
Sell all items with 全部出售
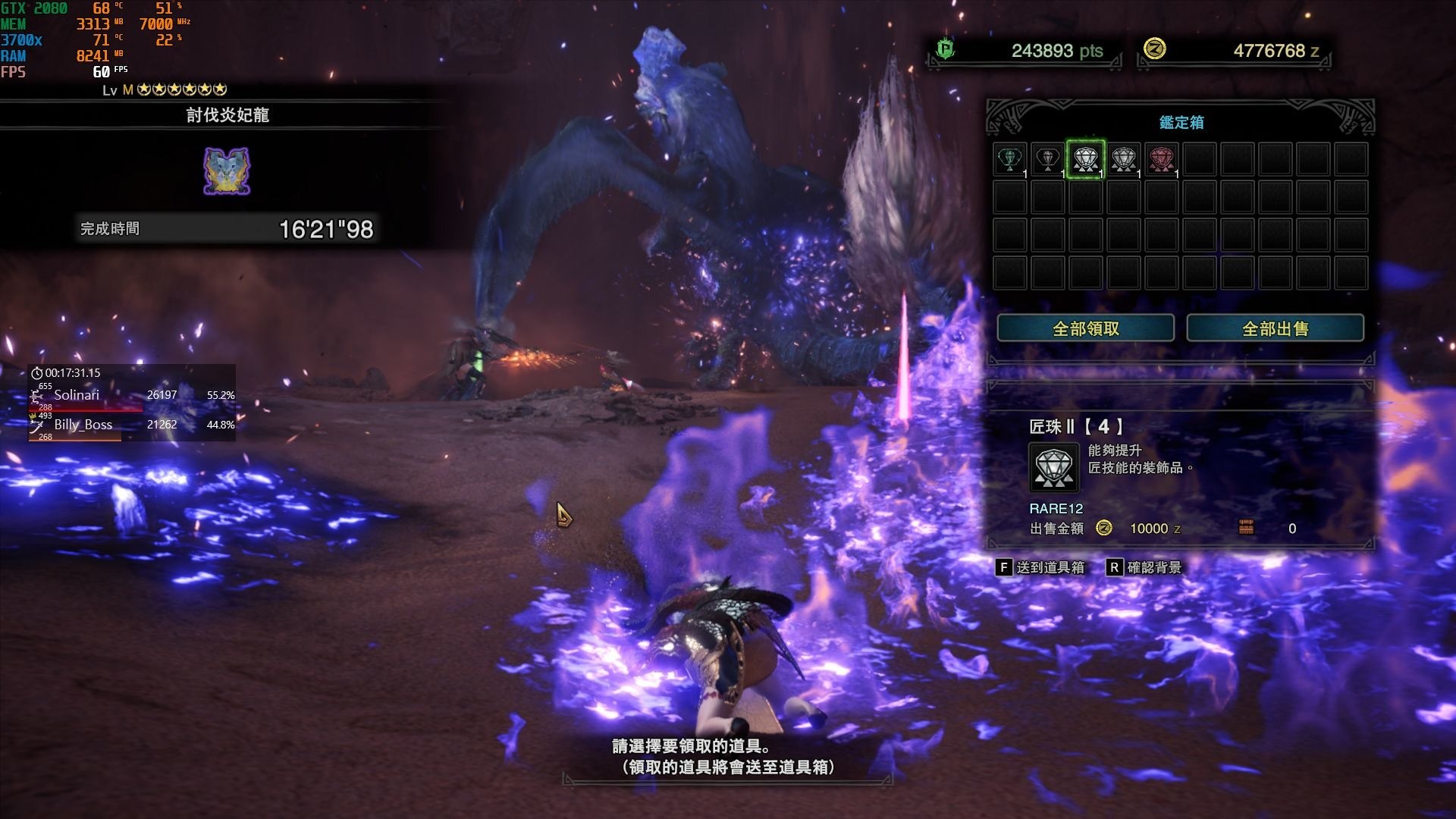(x=1275, y=328)
